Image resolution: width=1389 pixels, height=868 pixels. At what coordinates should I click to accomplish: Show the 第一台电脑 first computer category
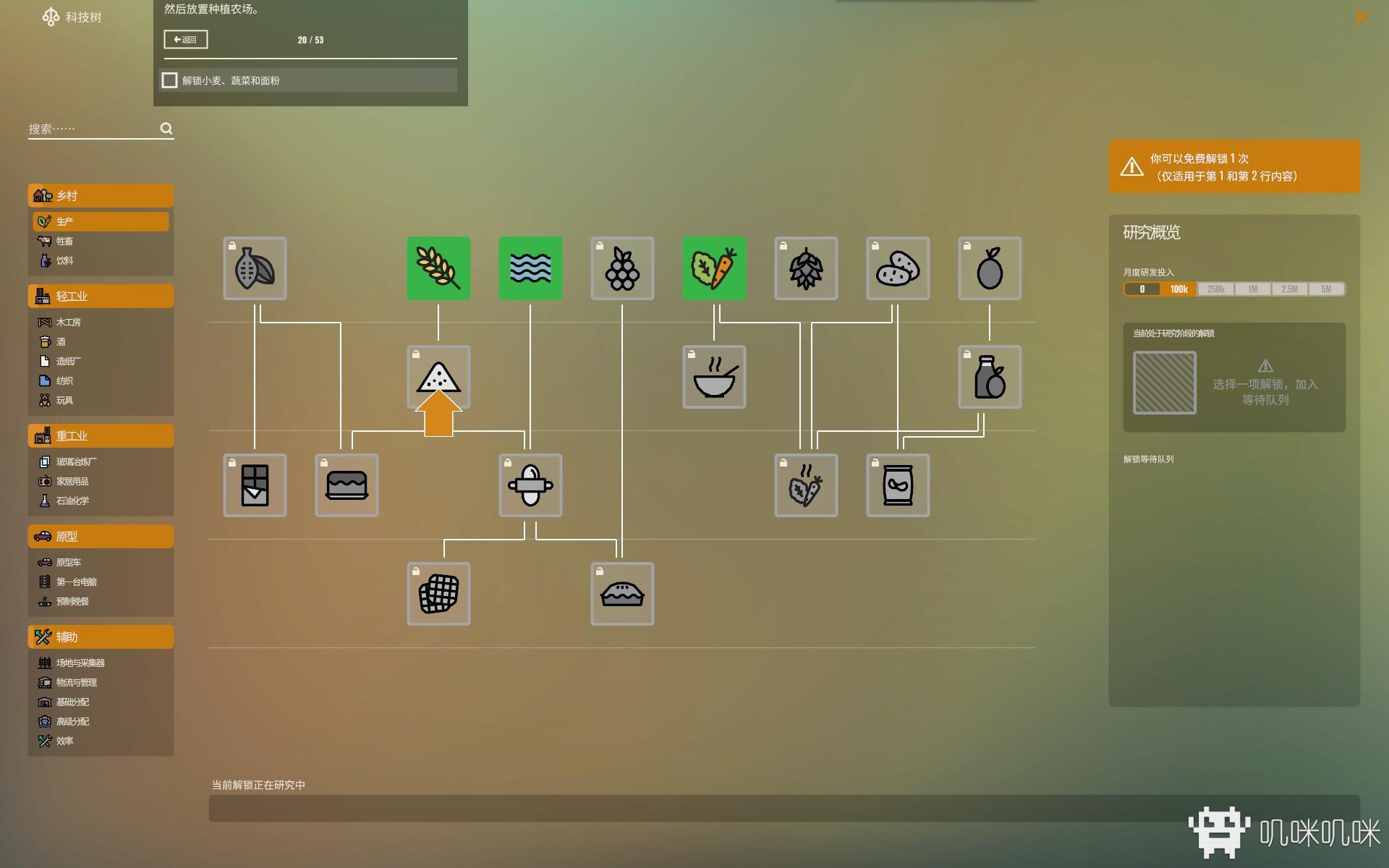pos(77,582)
